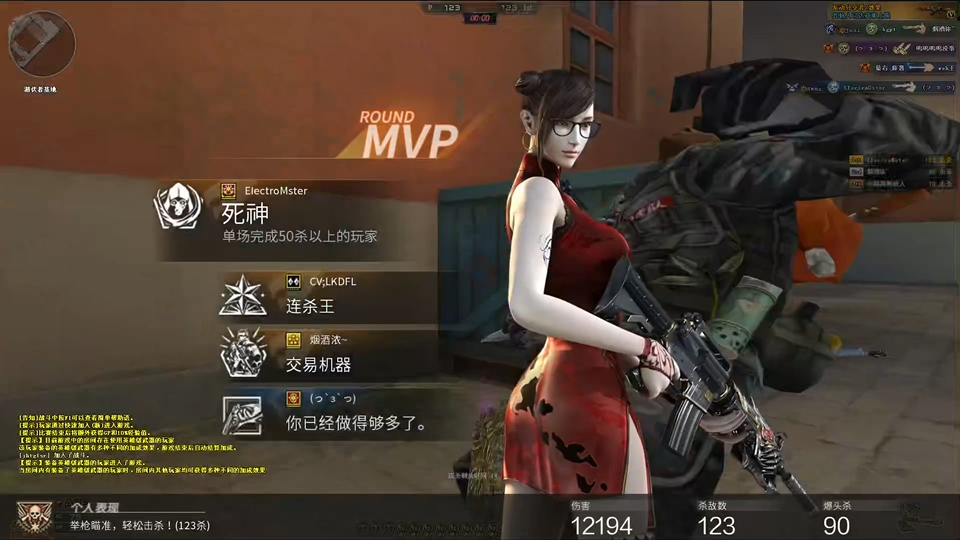Screen dimensions: 960x540
Task: Click the soldier emblem beside 交易机器
Action: pyautogui.click(x=244, y=355)
